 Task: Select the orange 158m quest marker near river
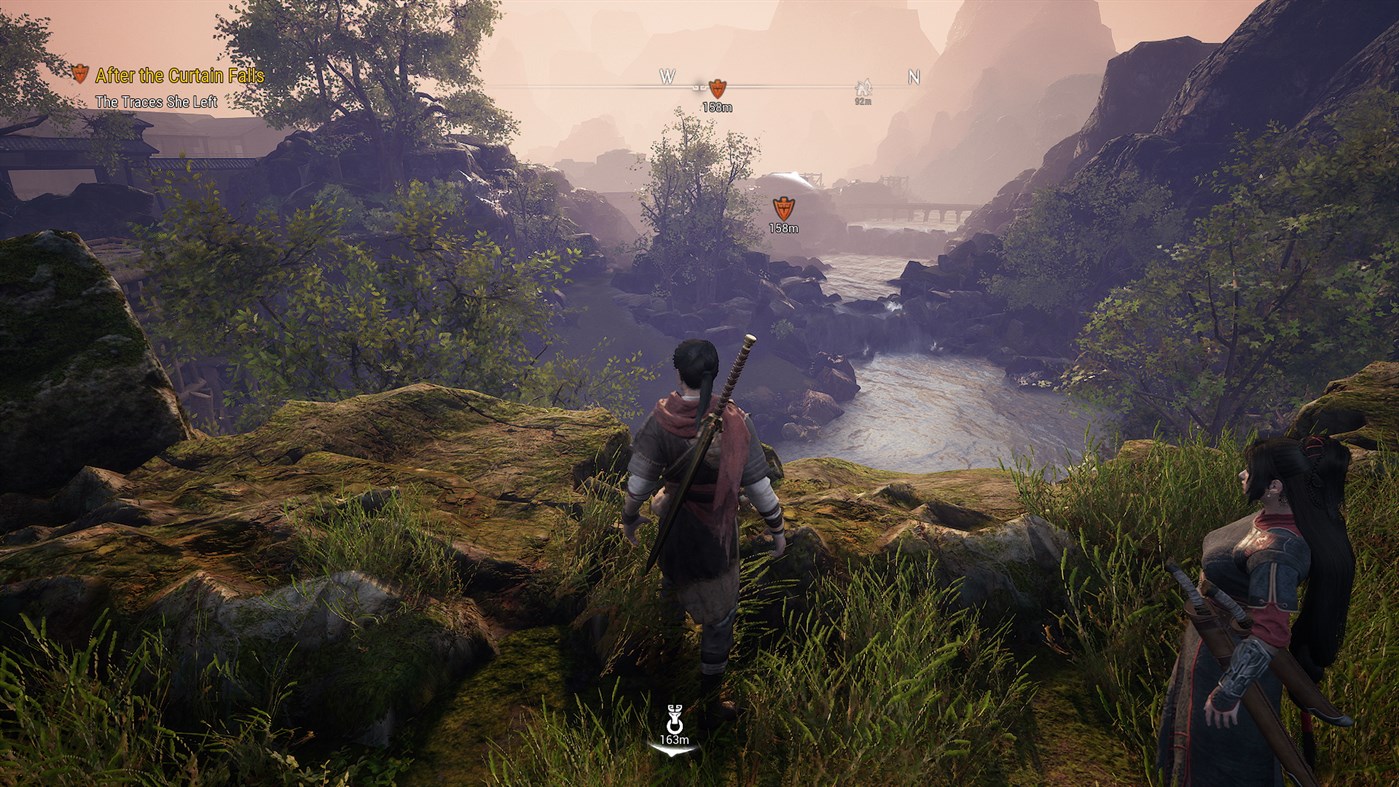click(x=784, y=210)
